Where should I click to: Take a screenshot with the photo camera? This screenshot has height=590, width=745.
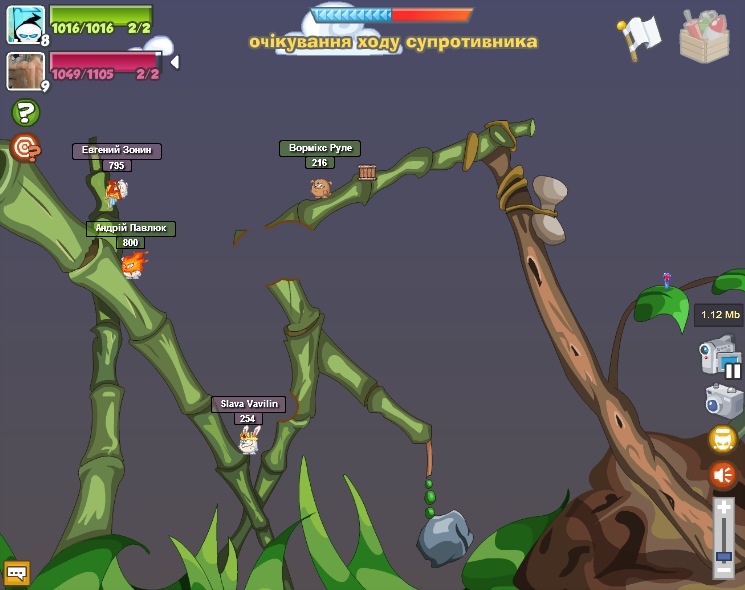(723, 401)
